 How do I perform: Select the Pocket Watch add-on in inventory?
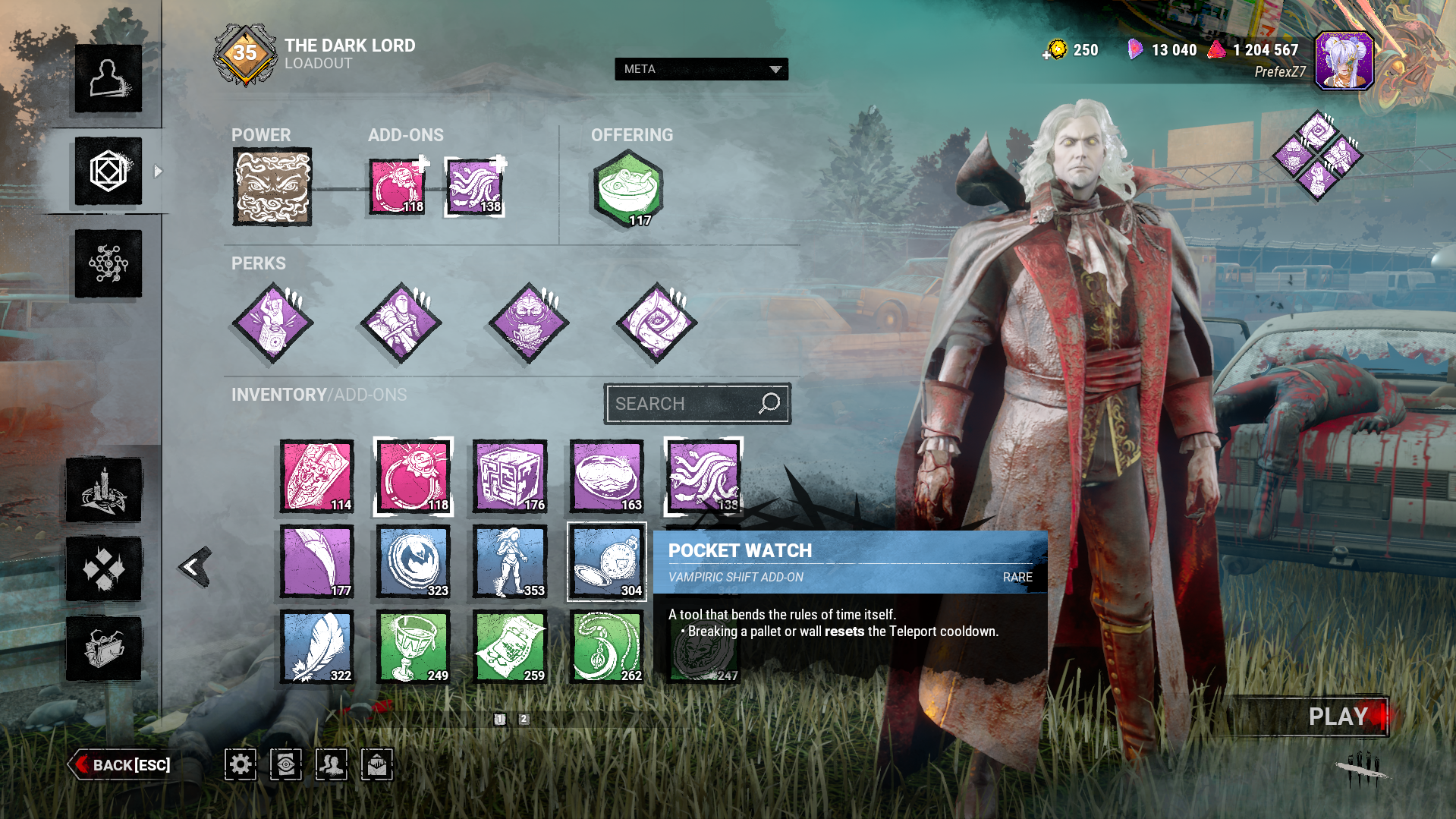pos(607,562)
